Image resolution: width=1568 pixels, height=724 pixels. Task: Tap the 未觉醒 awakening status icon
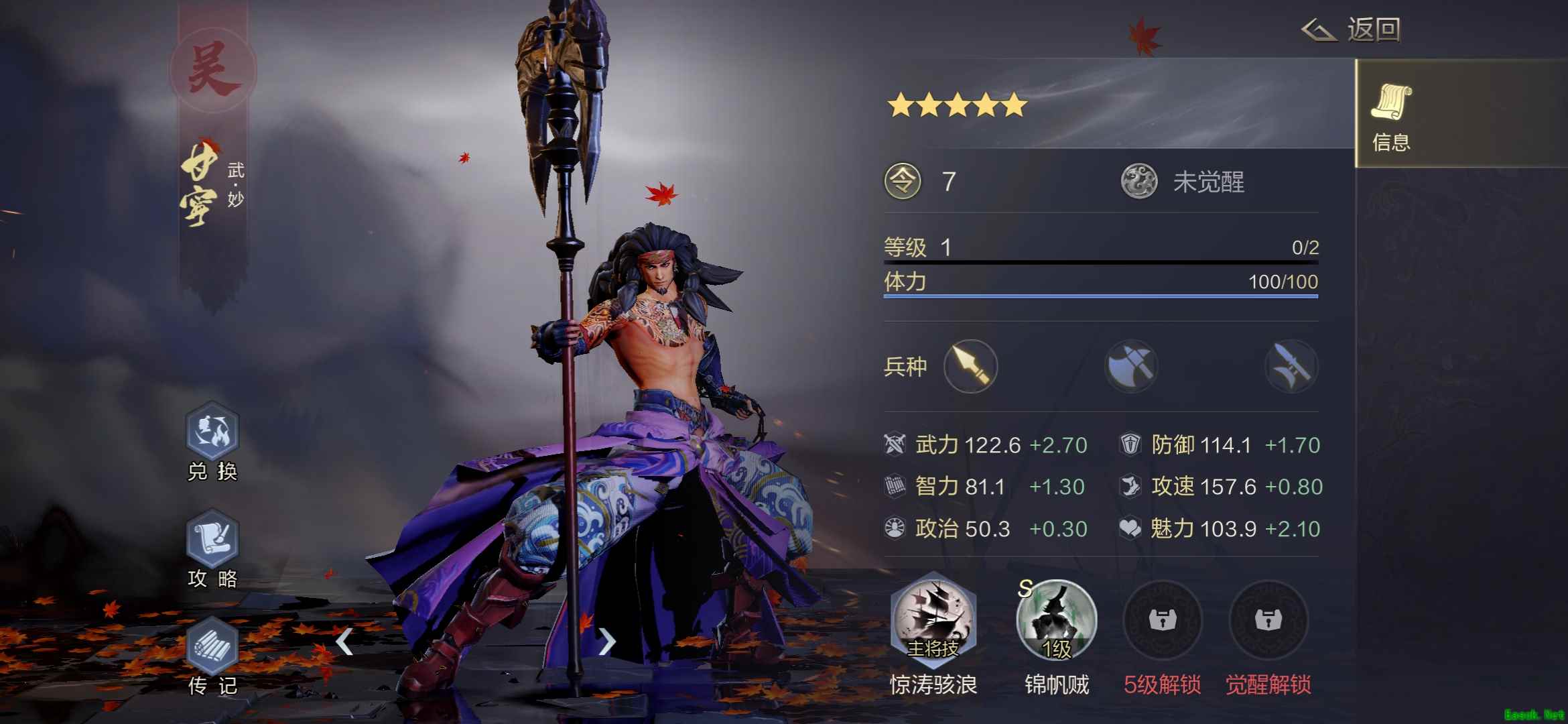pyautogui.click(x=1139, y=182)
